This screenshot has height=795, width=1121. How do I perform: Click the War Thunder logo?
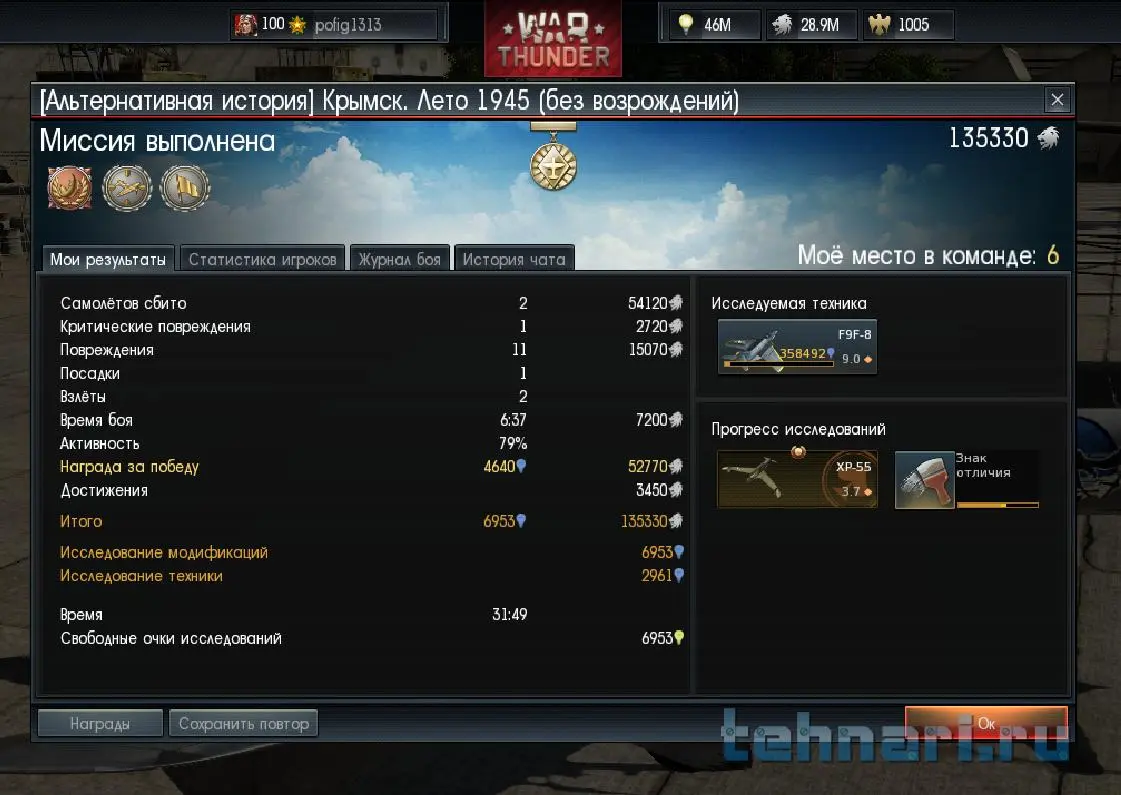coord(553,39)
